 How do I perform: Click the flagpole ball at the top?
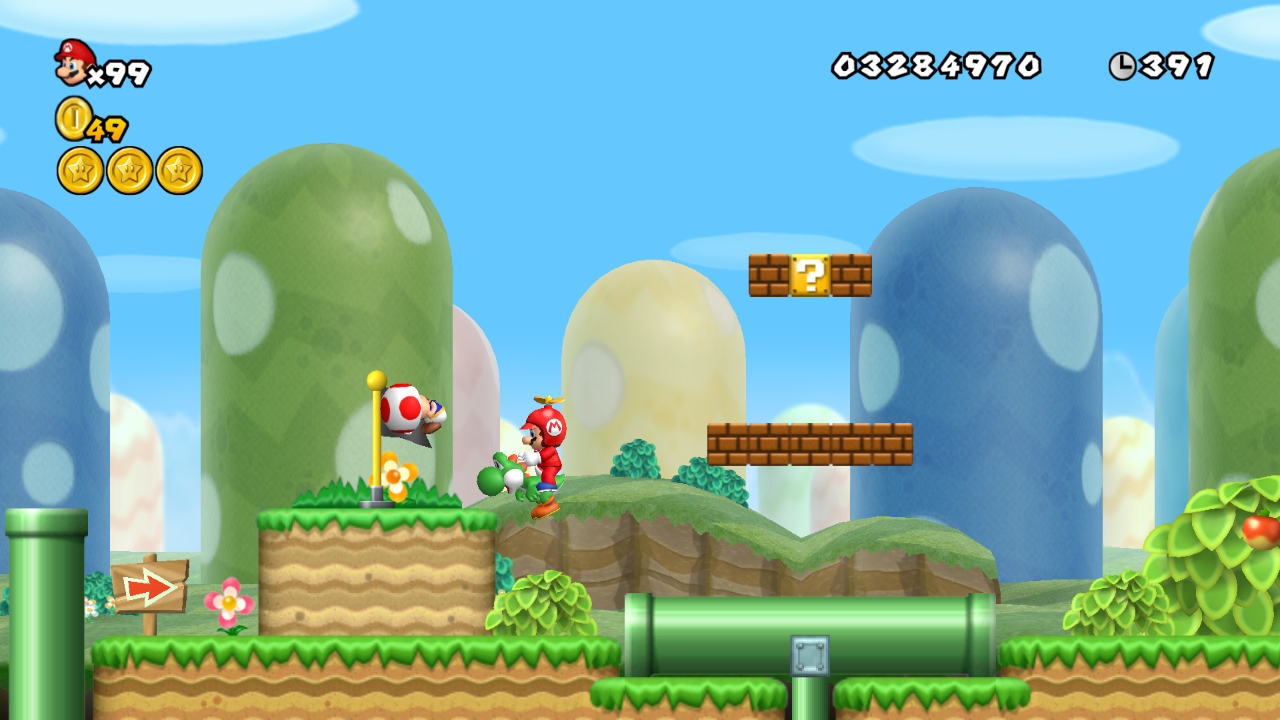click(375, 380)
